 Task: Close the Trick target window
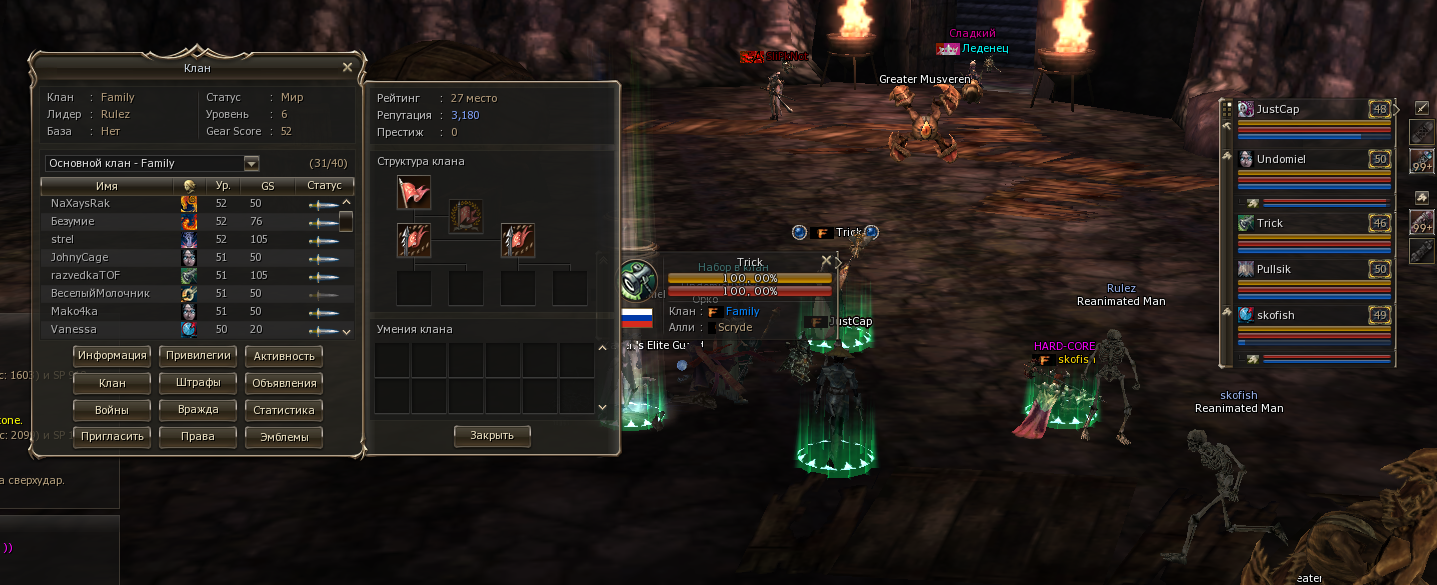pyautogui.click(x=826, y=261)
